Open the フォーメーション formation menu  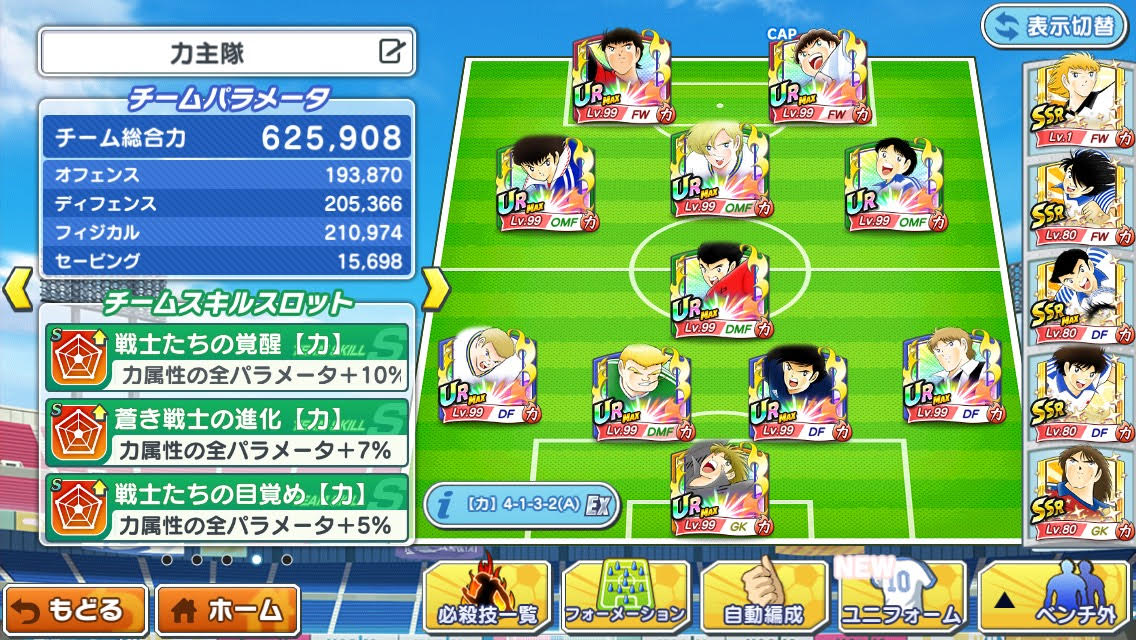click(x=626, y=597)
